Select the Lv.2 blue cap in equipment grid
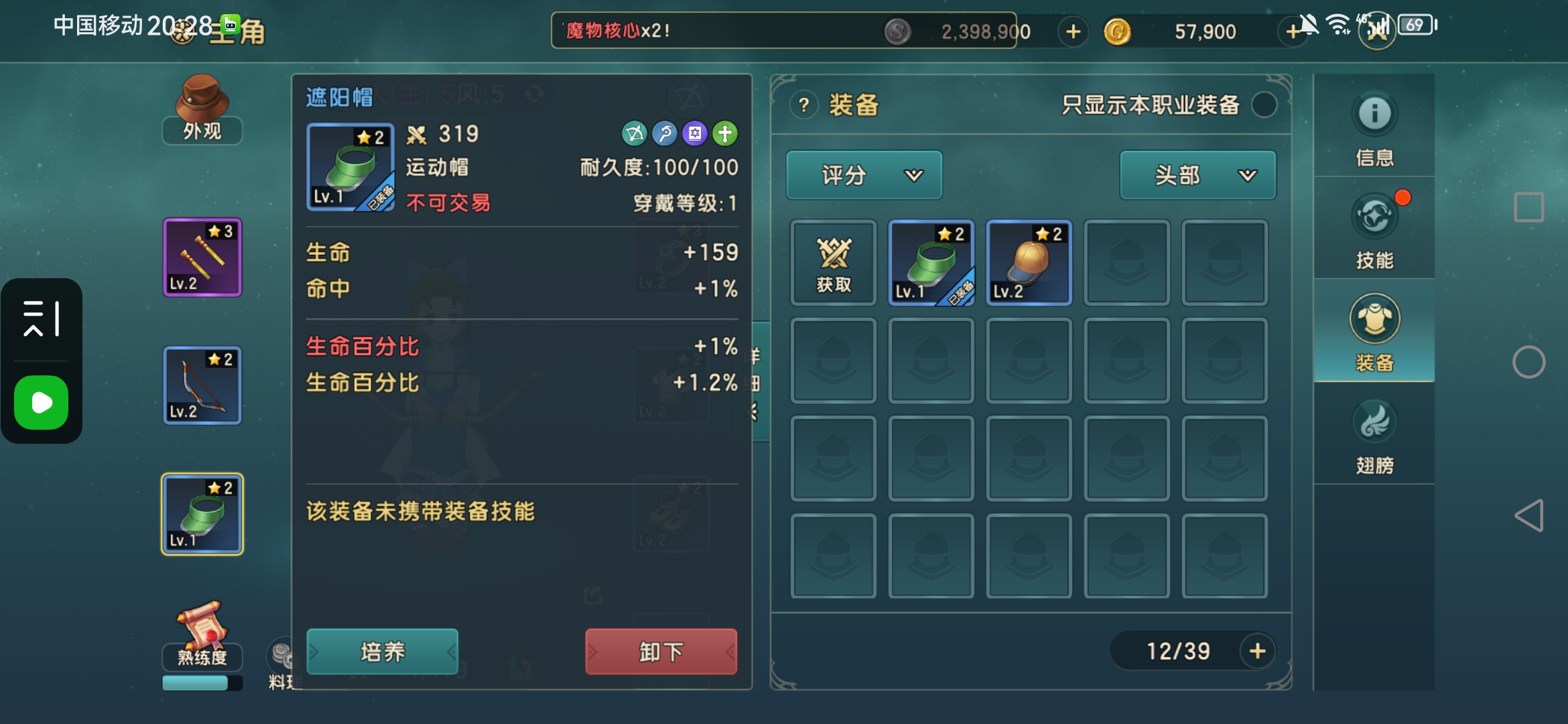1568x724 pixels. (x=1029, y=263)
